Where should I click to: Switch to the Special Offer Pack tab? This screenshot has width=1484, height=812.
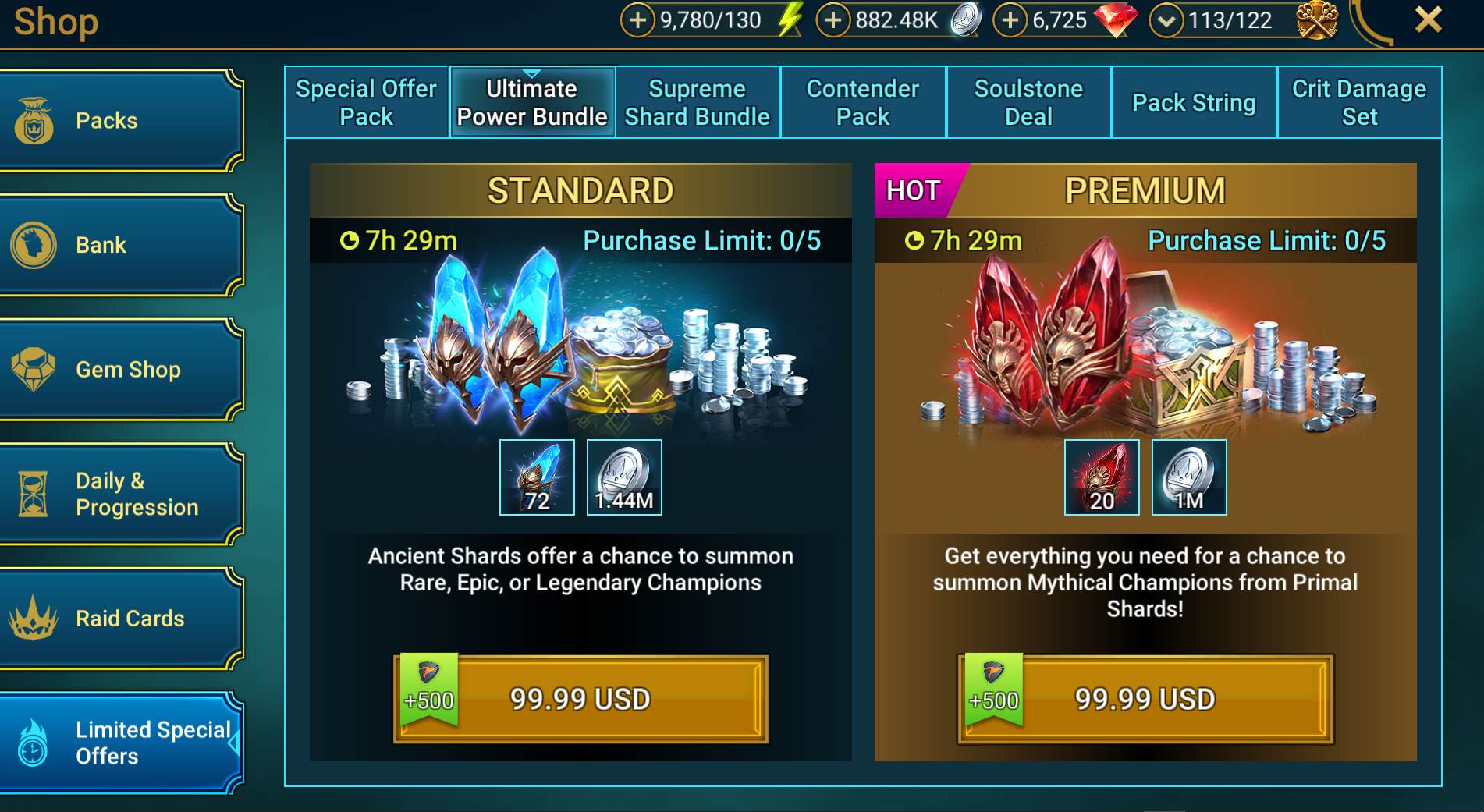tap(366, 102)
